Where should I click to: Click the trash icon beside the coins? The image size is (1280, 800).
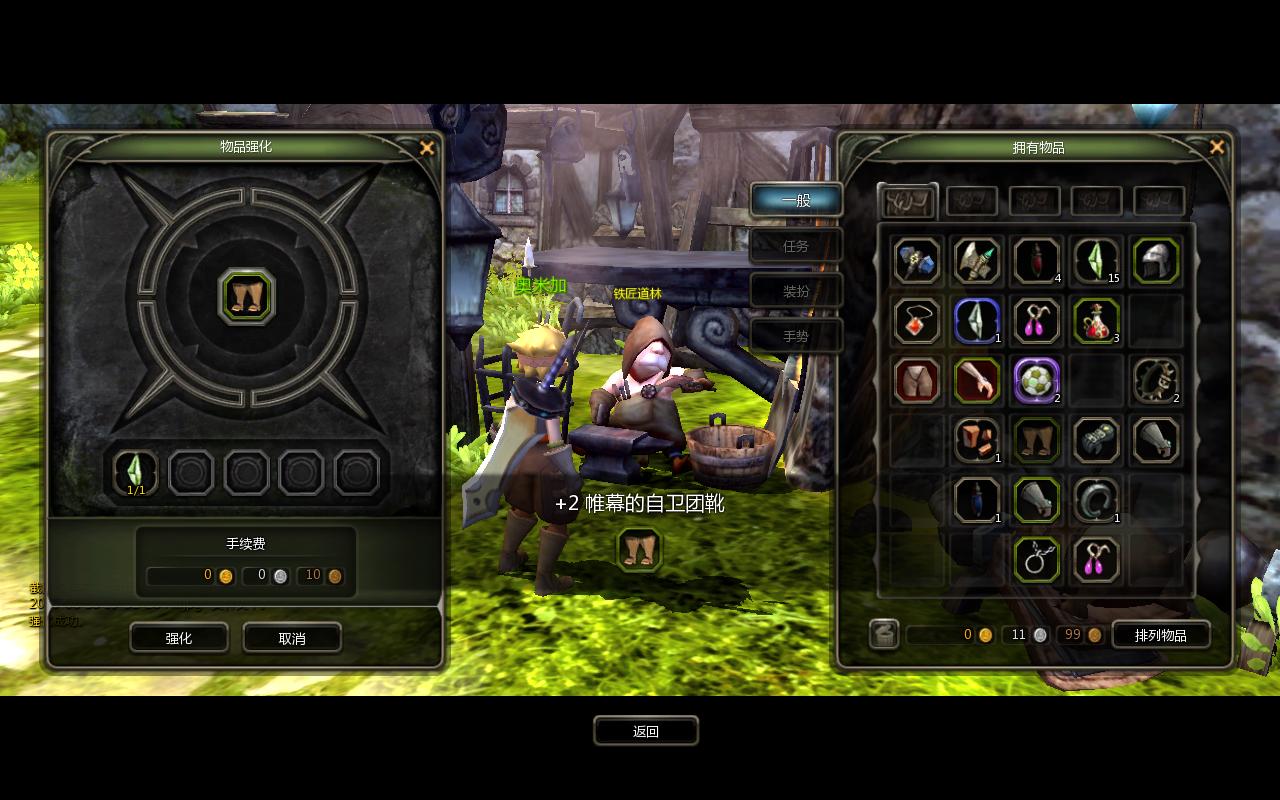pyautogui.click(x=884, y=634)
